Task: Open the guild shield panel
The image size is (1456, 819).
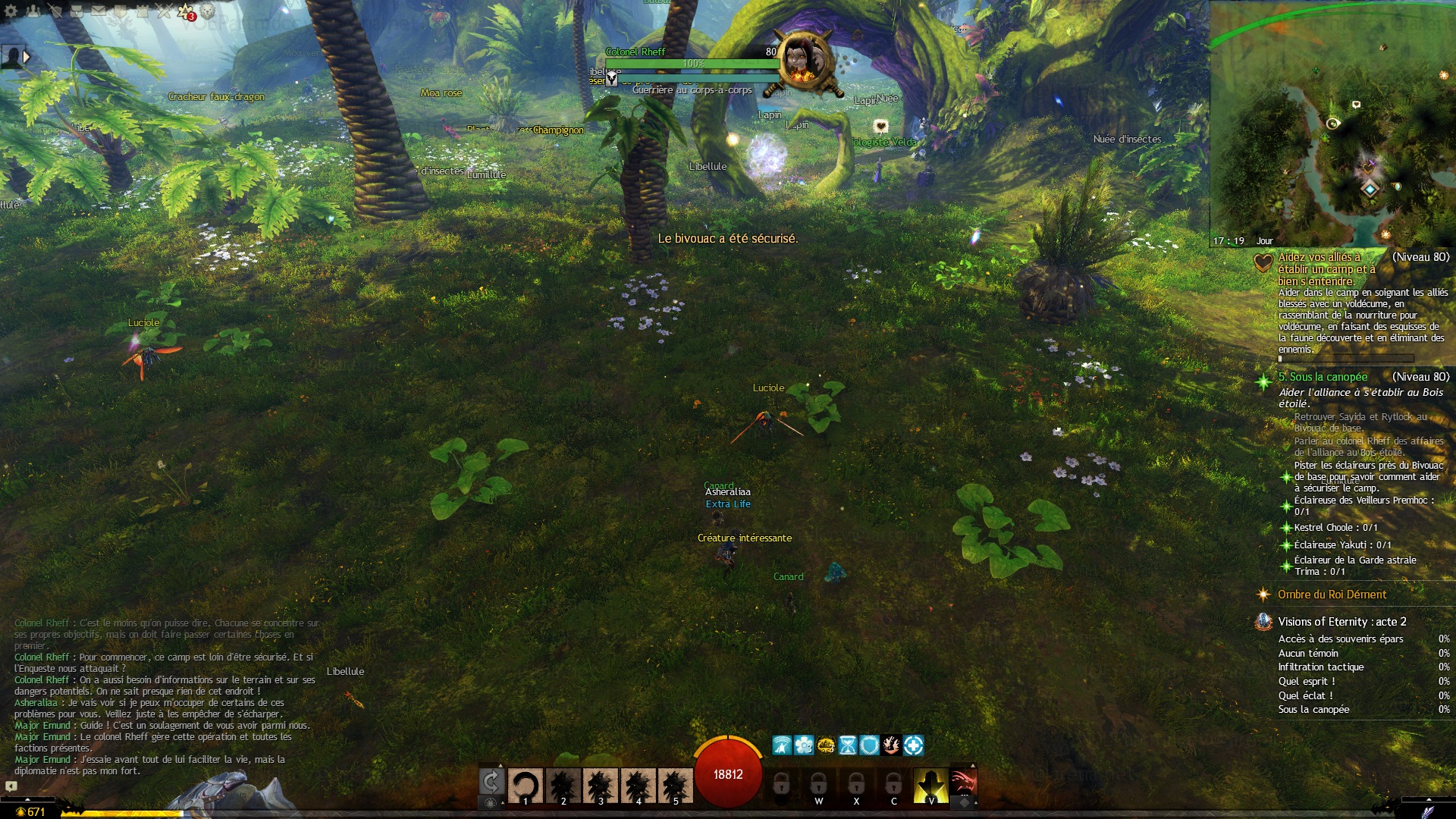Action: pyautogui.click(x=121, y=11)
